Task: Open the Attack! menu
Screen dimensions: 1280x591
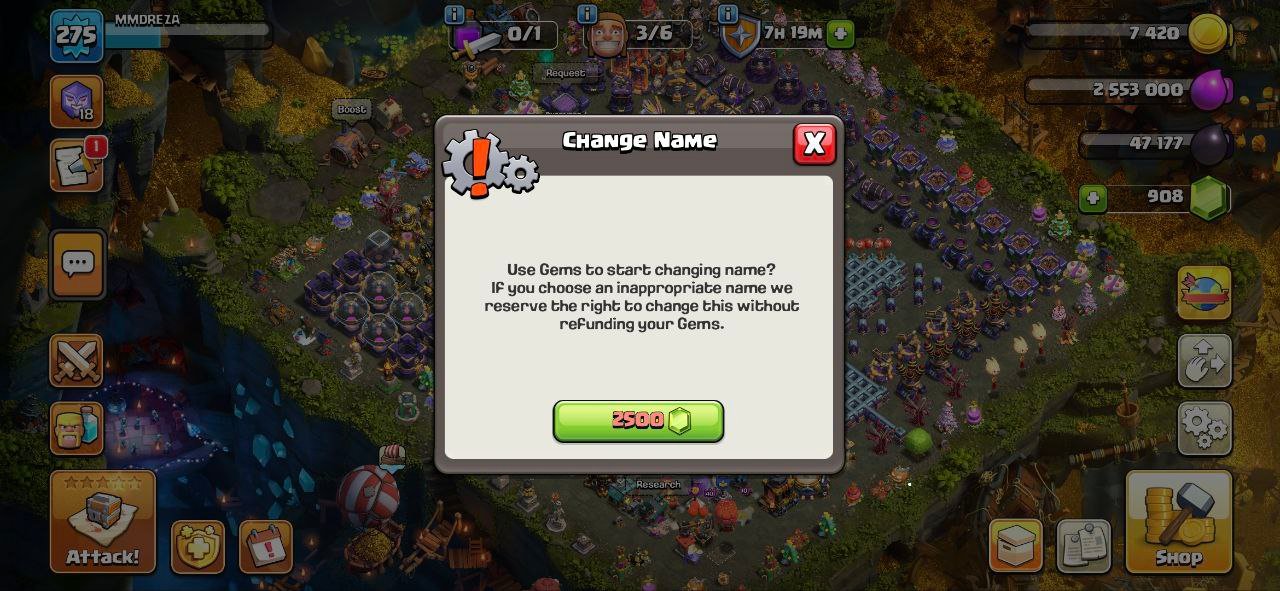Action: tap(103, 522)
